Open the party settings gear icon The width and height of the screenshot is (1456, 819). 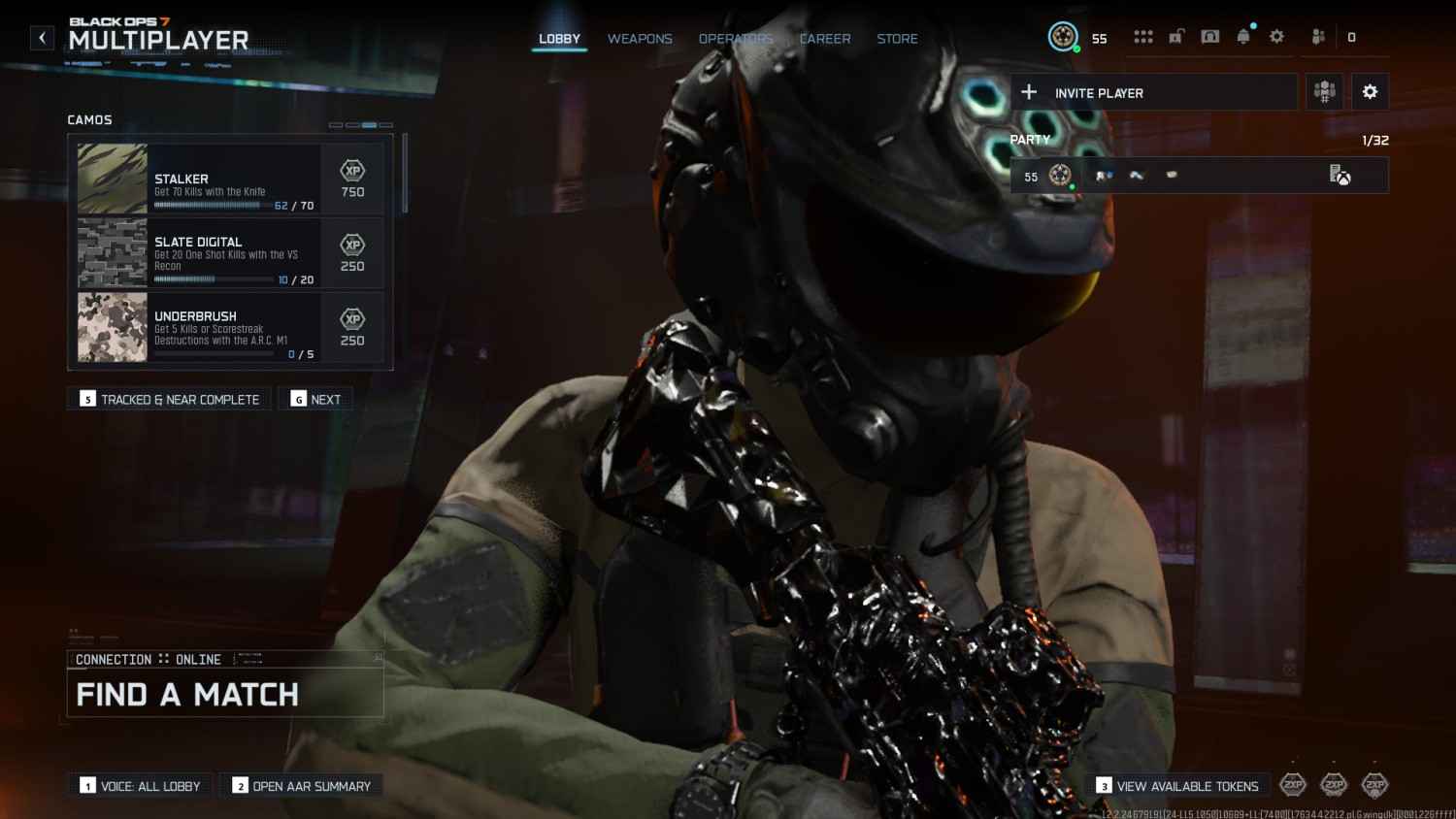pyautogui.click(x=1370, y=91)
